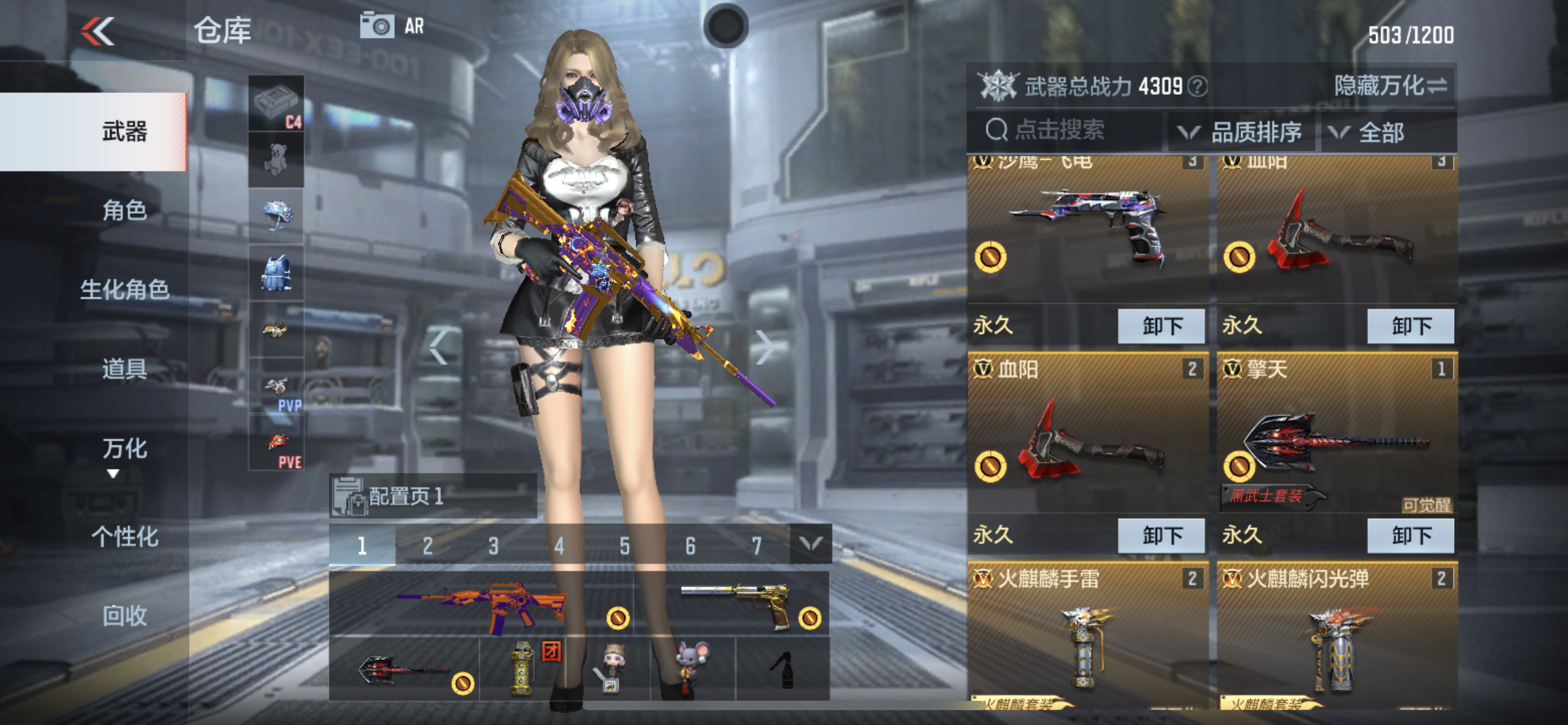Open the 个性化 category
This screenshot has width=1568, height=725.
pos(124,536)
